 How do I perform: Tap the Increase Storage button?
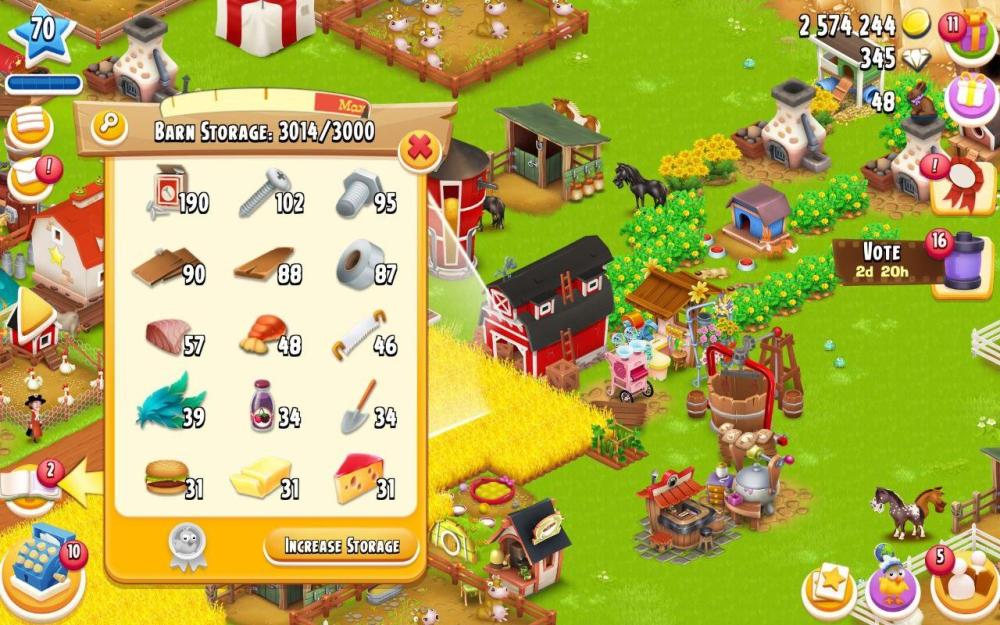click(x=341, y=546)
